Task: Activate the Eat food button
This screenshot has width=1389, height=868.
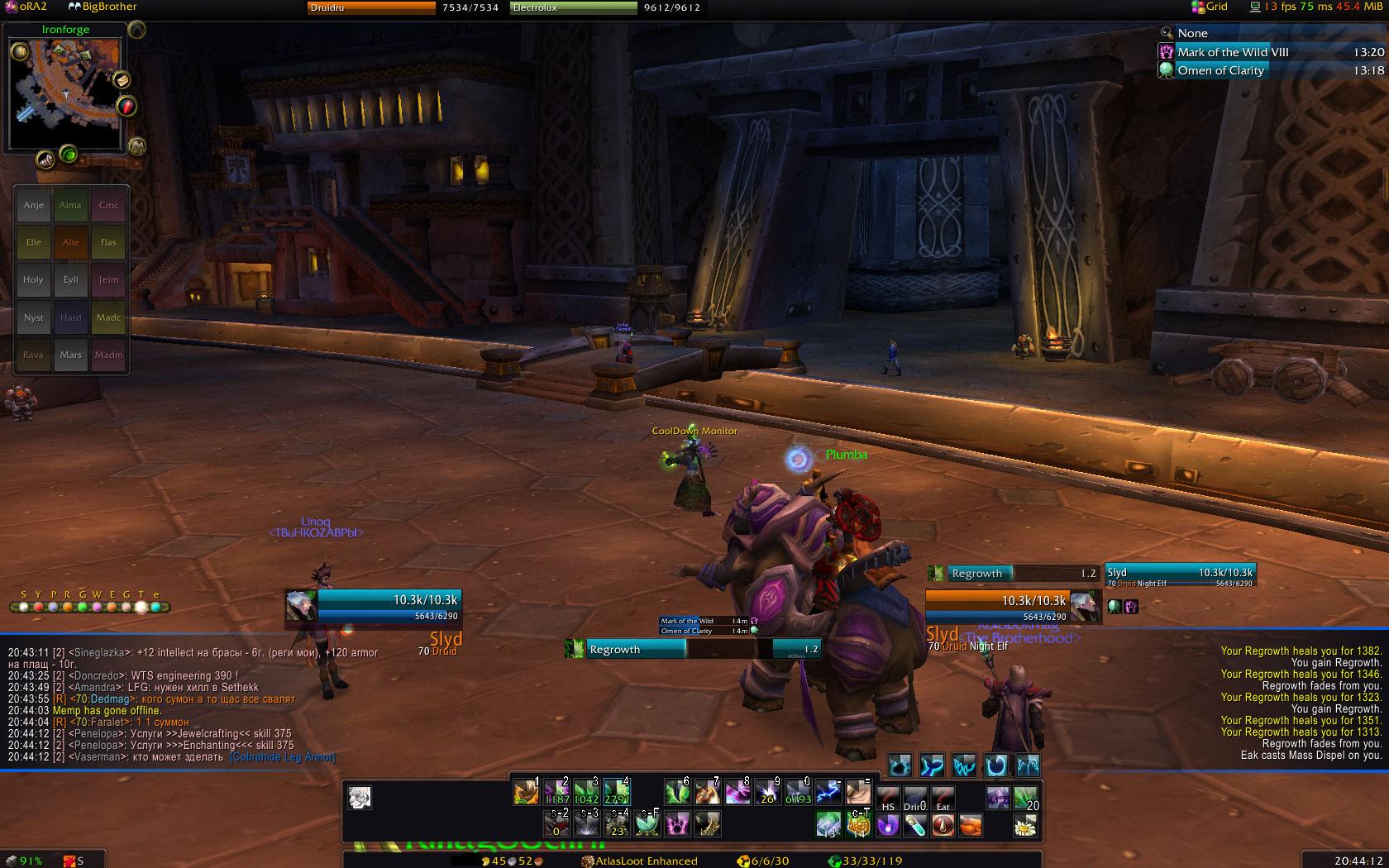Action: click(x=943, y=797)
